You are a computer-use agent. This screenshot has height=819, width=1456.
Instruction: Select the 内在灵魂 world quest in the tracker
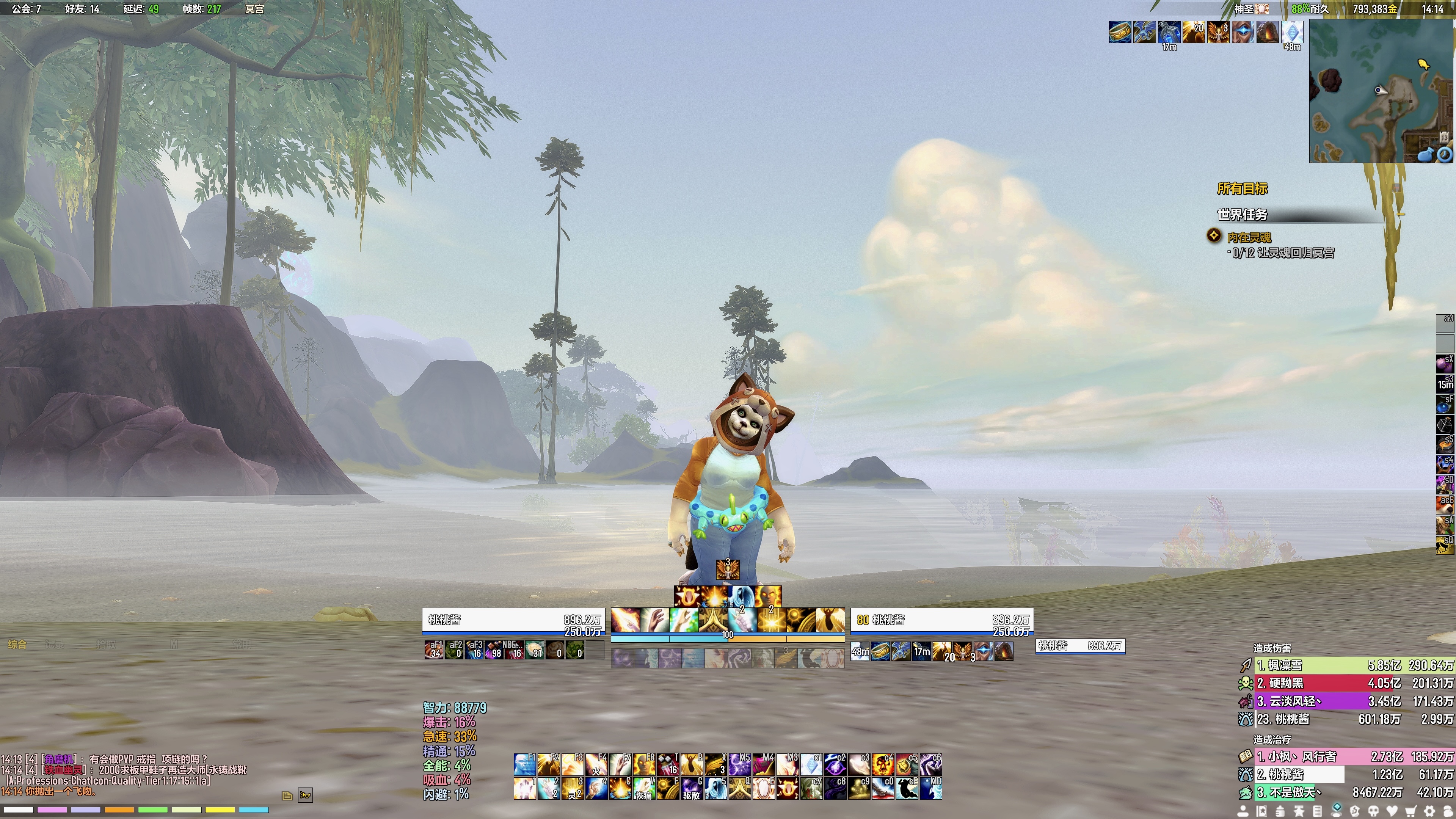(1249, 237)
